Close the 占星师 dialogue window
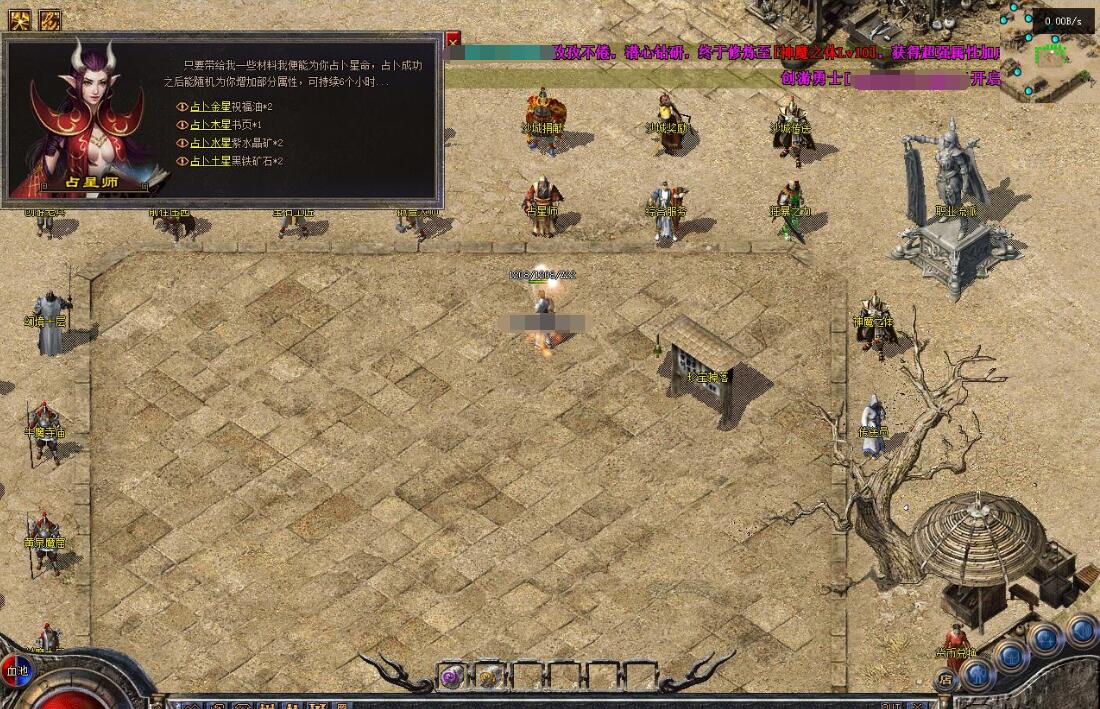Screen dimensions: 1100x709 453,39
